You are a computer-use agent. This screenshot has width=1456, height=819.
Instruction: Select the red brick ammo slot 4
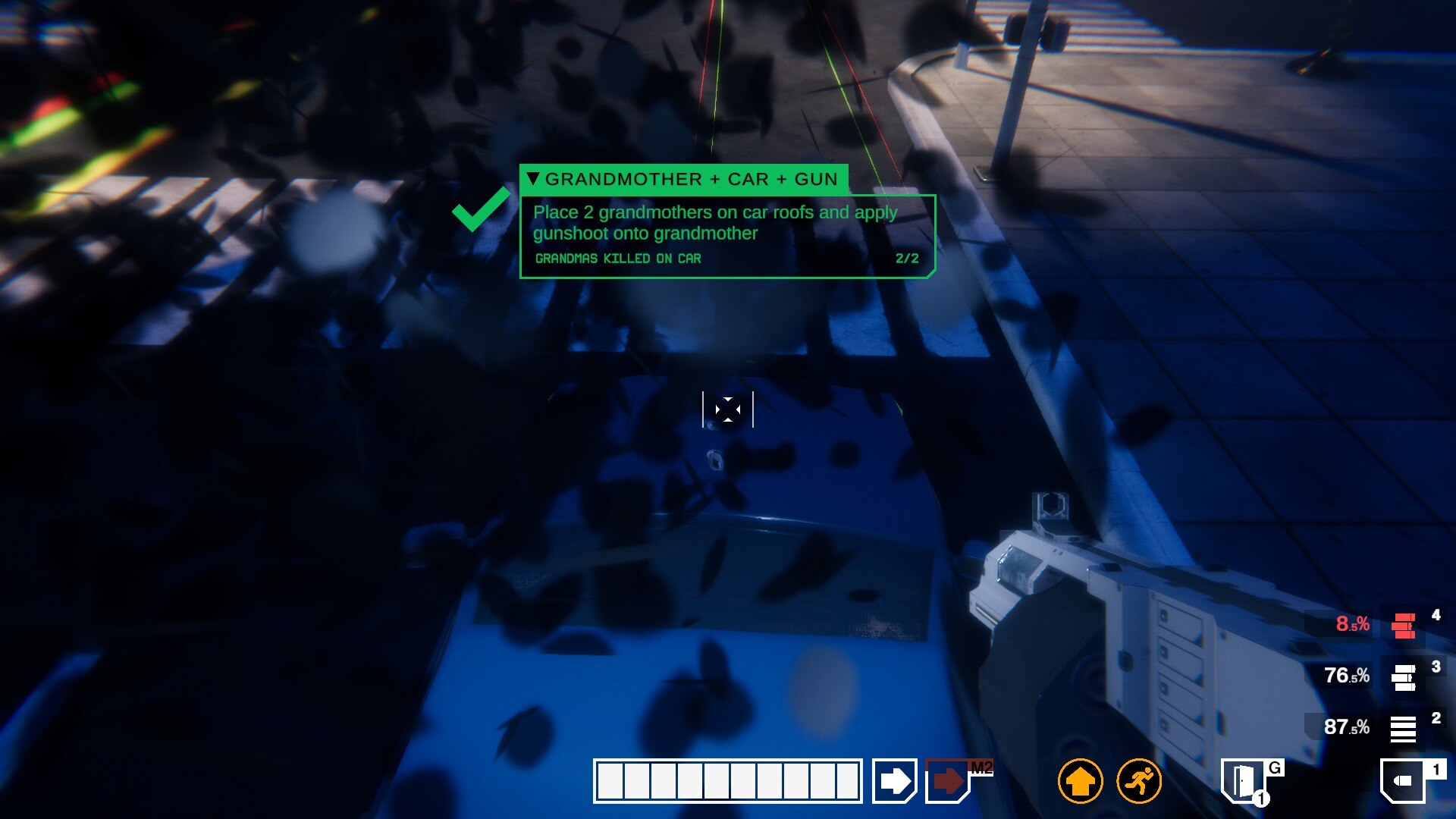(1403, 626)
